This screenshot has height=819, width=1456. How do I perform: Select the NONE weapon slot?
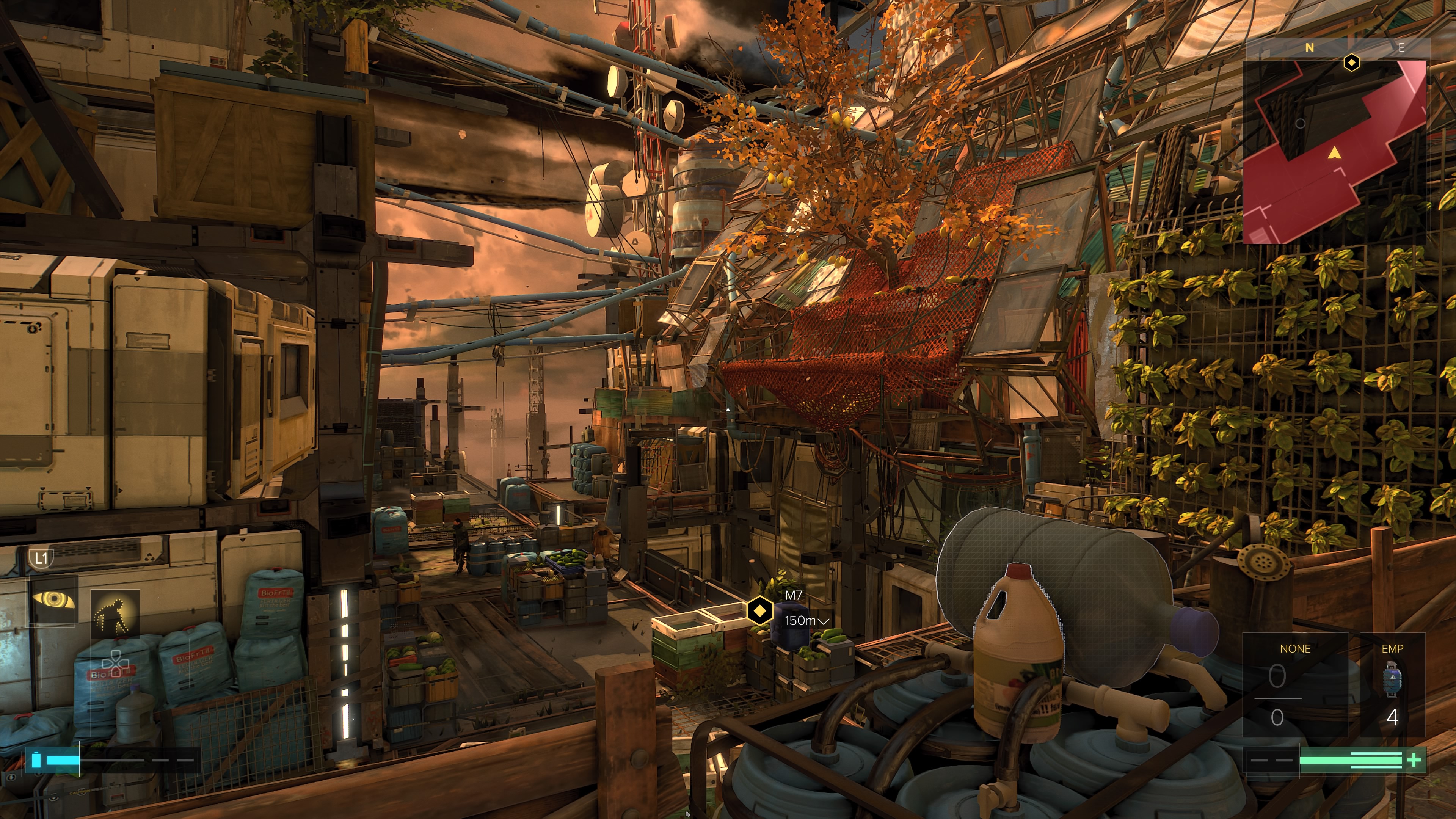(x=1294, y=684)
